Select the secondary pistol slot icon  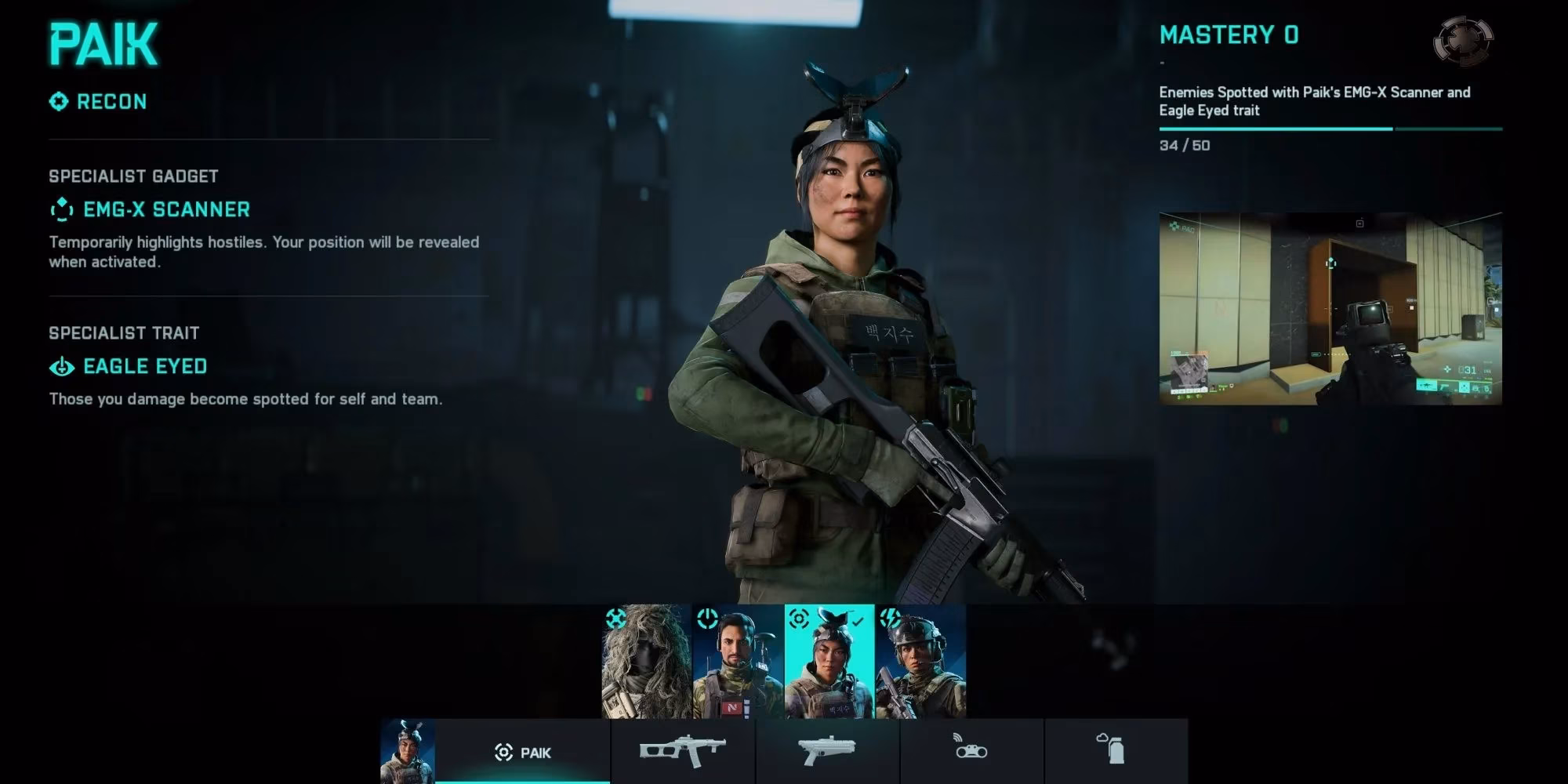[826, 750]
